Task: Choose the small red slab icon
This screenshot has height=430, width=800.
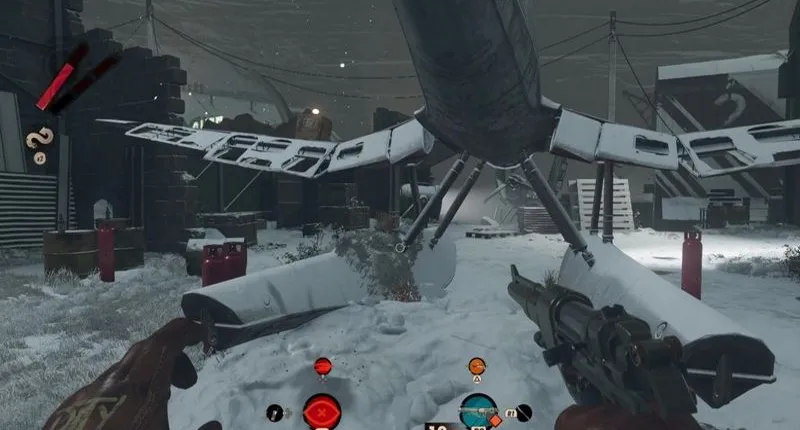Action: (322, 367)
